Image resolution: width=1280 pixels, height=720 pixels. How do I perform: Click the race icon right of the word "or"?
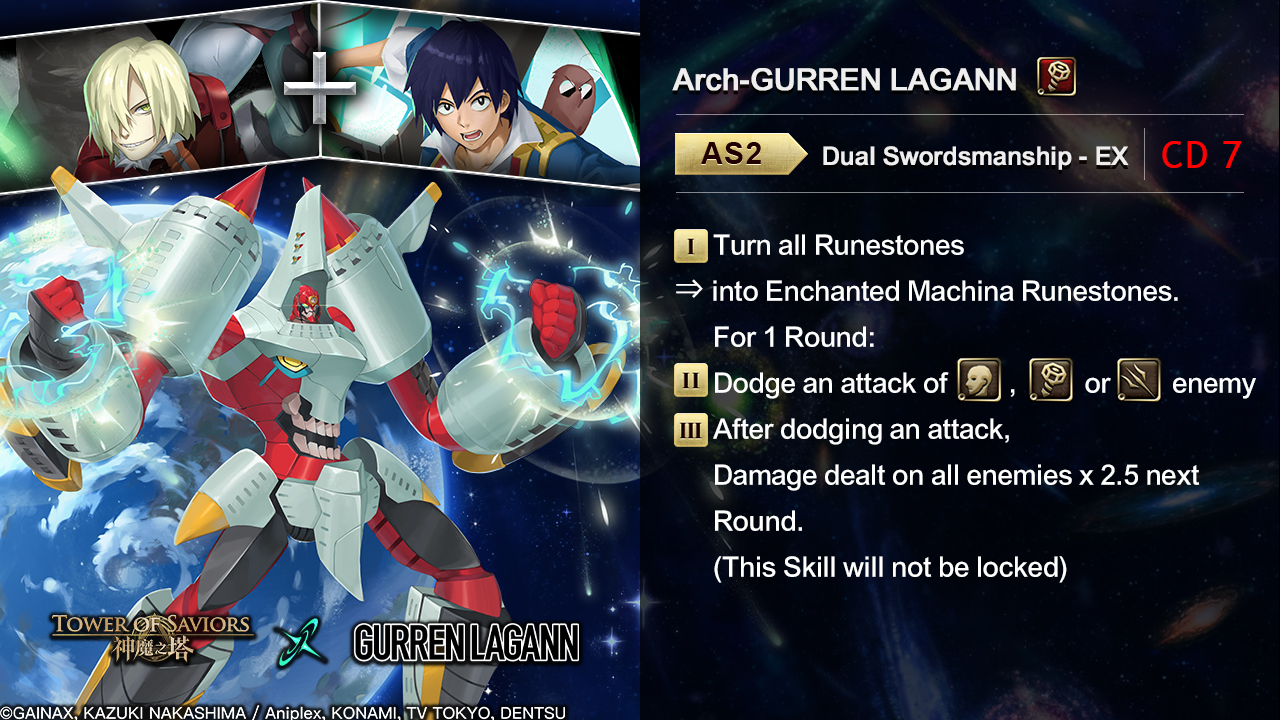click(1138, 381)
